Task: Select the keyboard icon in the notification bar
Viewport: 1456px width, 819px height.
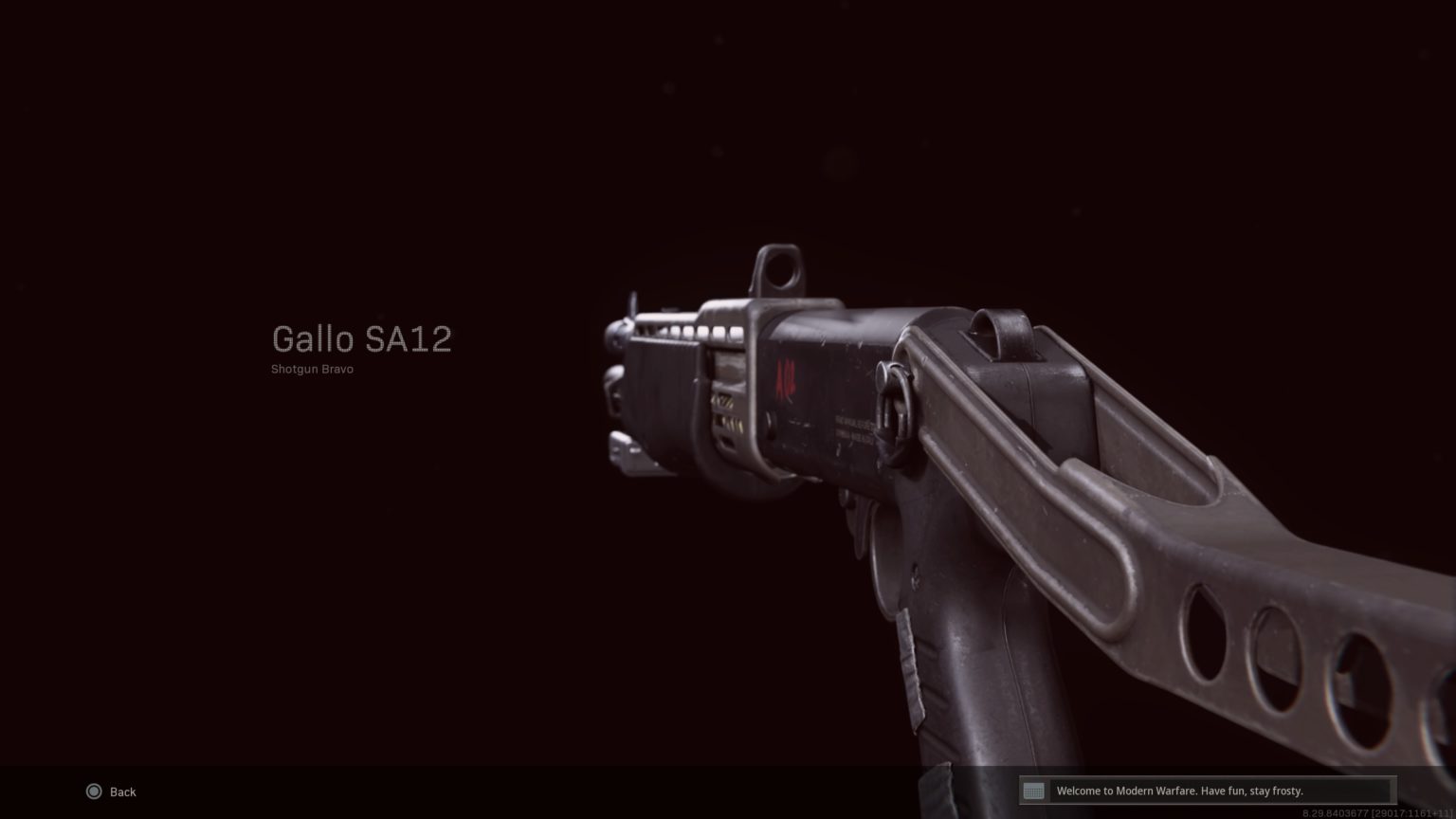Action: (x=1033, y=790)
